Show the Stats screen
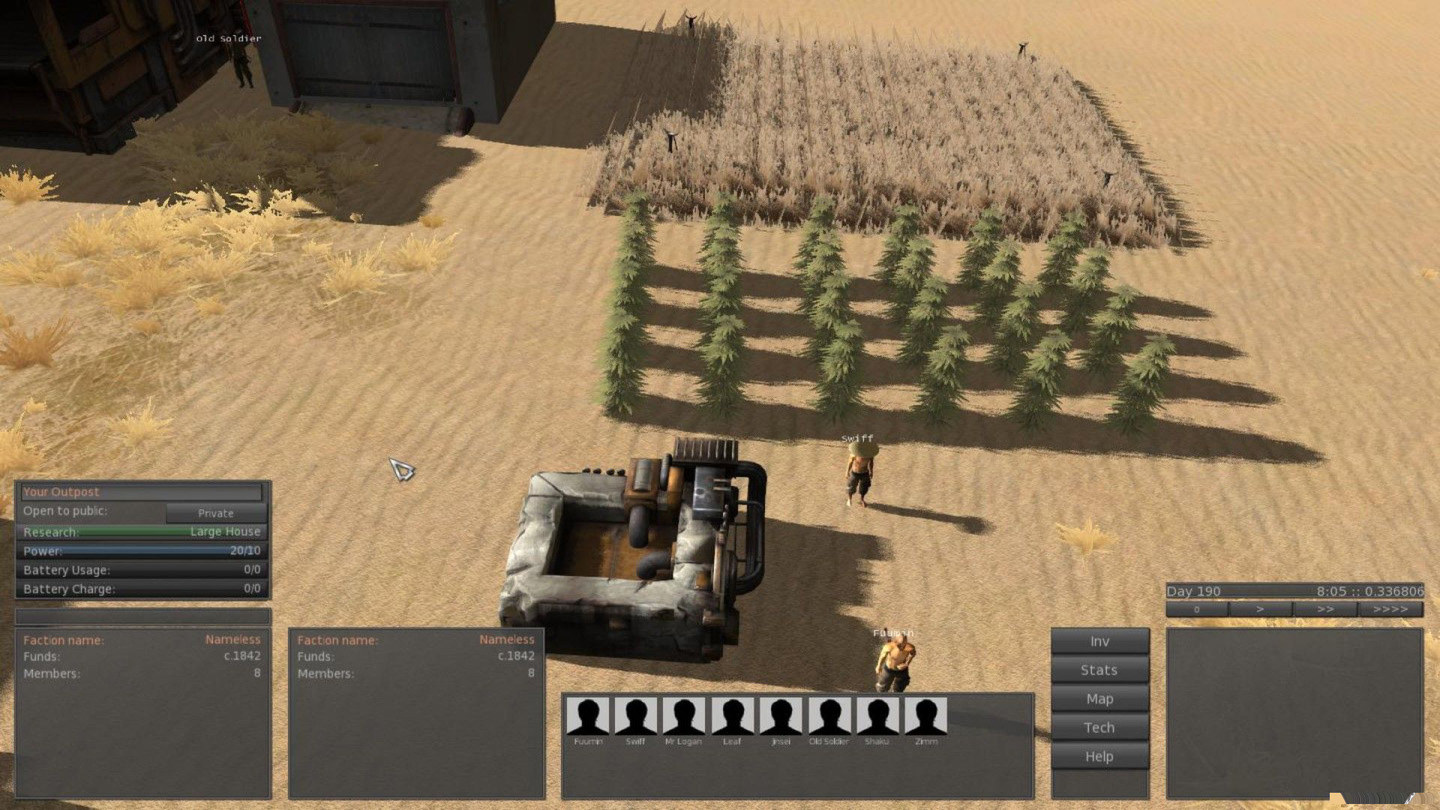1440x810 pixels. [x=1099, y=670]
